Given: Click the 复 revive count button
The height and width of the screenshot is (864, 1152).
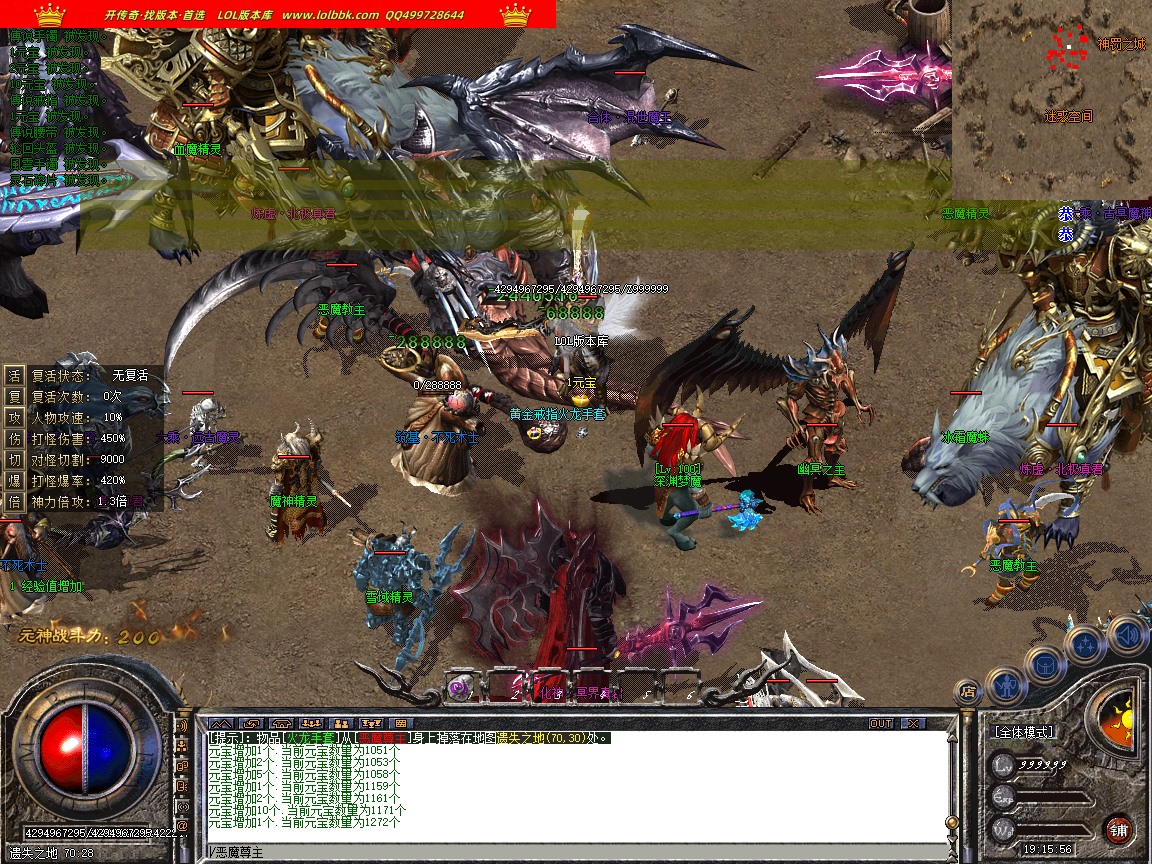Looking at the screenshot, I should point(14,396).
